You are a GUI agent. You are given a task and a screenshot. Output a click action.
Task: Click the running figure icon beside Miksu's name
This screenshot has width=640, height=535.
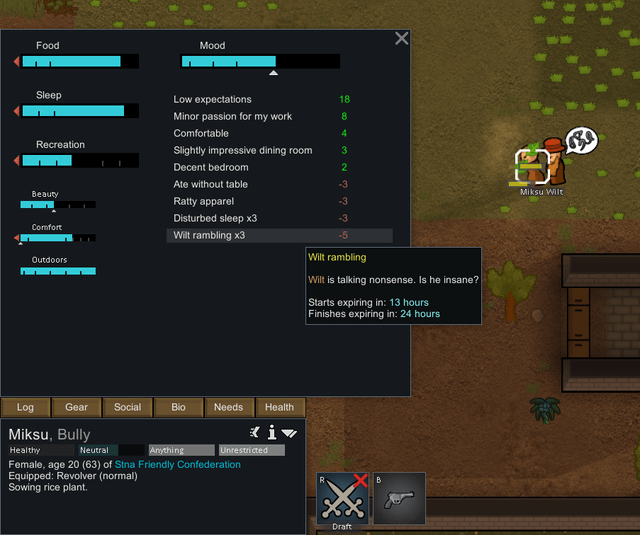pos(254,432)
